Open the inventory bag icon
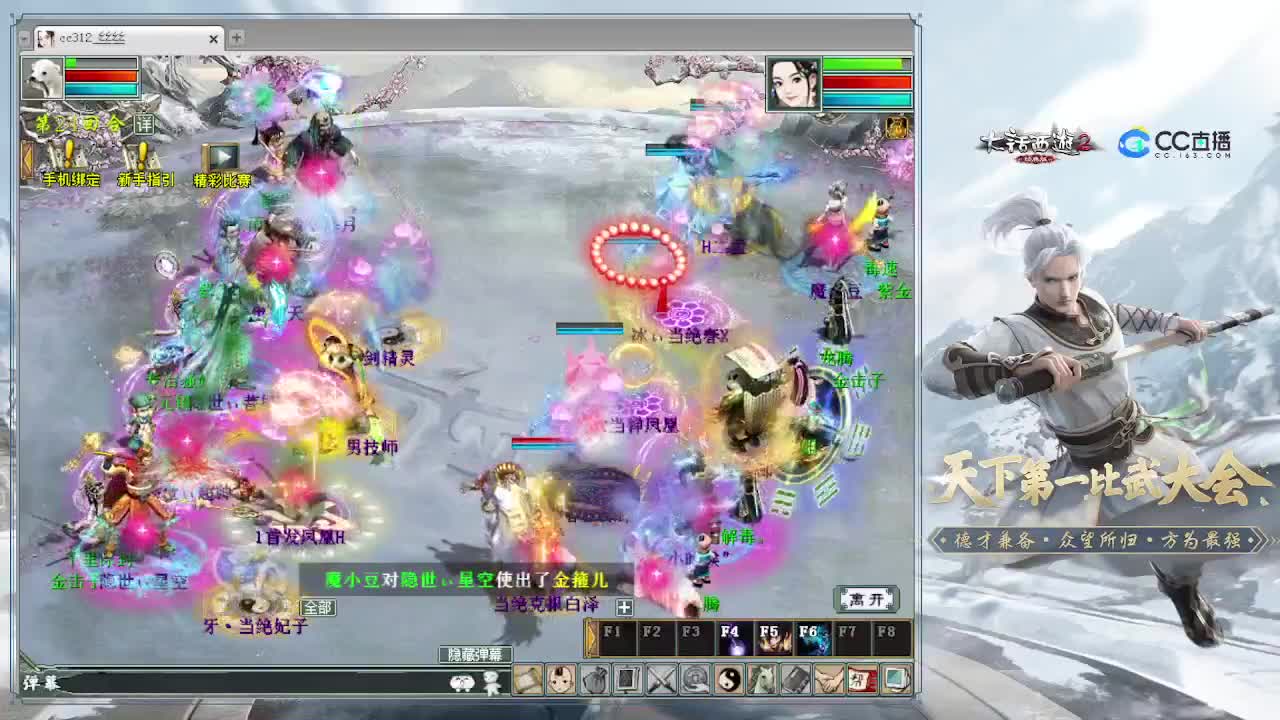 click(594, 680)
